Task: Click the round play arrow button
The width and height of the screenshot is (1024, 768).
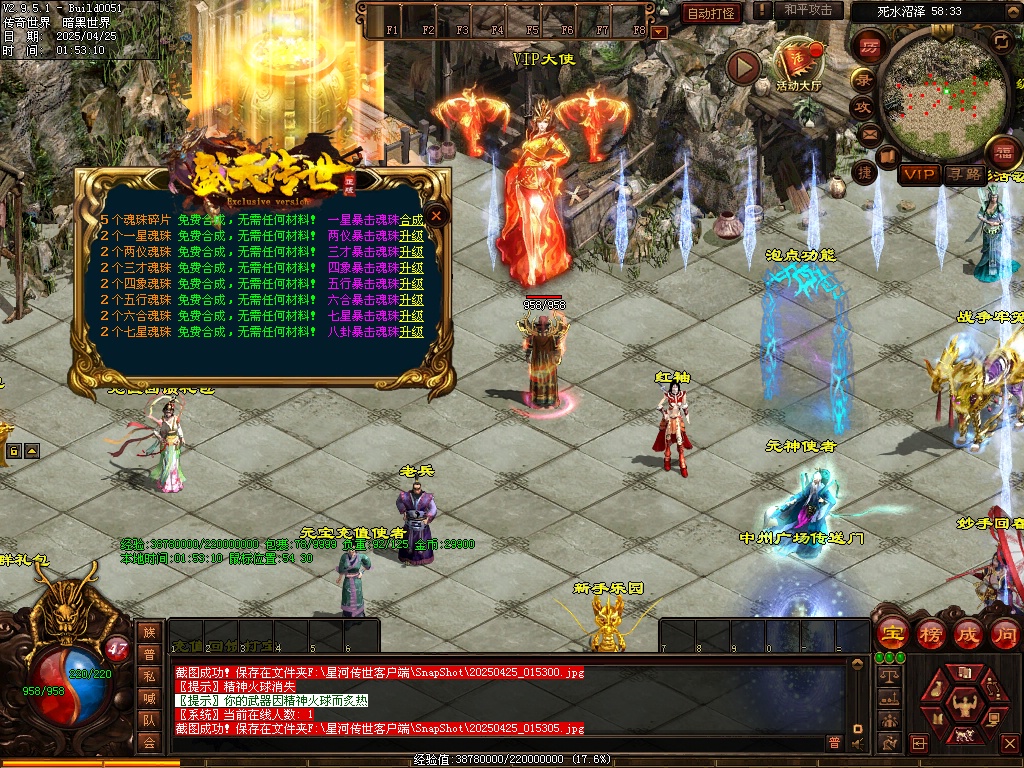Action: [x=743, y=67]
